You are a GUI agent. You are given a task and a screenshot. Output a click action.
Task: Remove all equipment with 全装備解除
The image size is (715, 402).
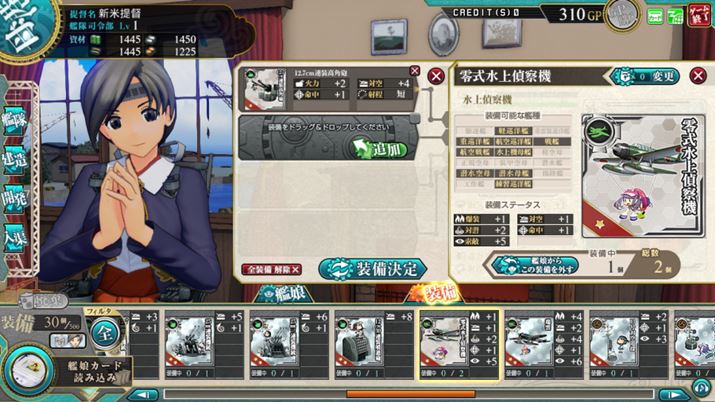pos(271,270)
